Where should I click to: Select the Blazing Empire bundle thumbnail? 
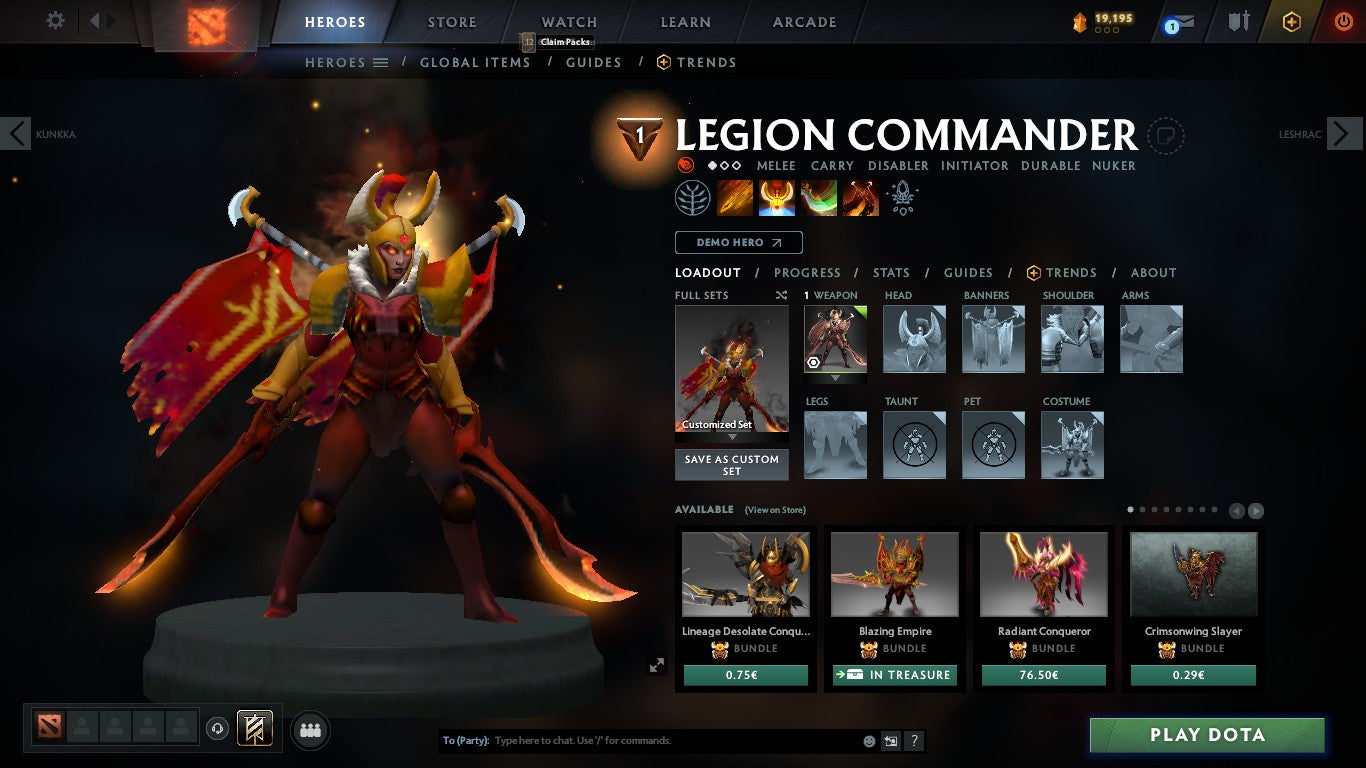coord(894,573)
